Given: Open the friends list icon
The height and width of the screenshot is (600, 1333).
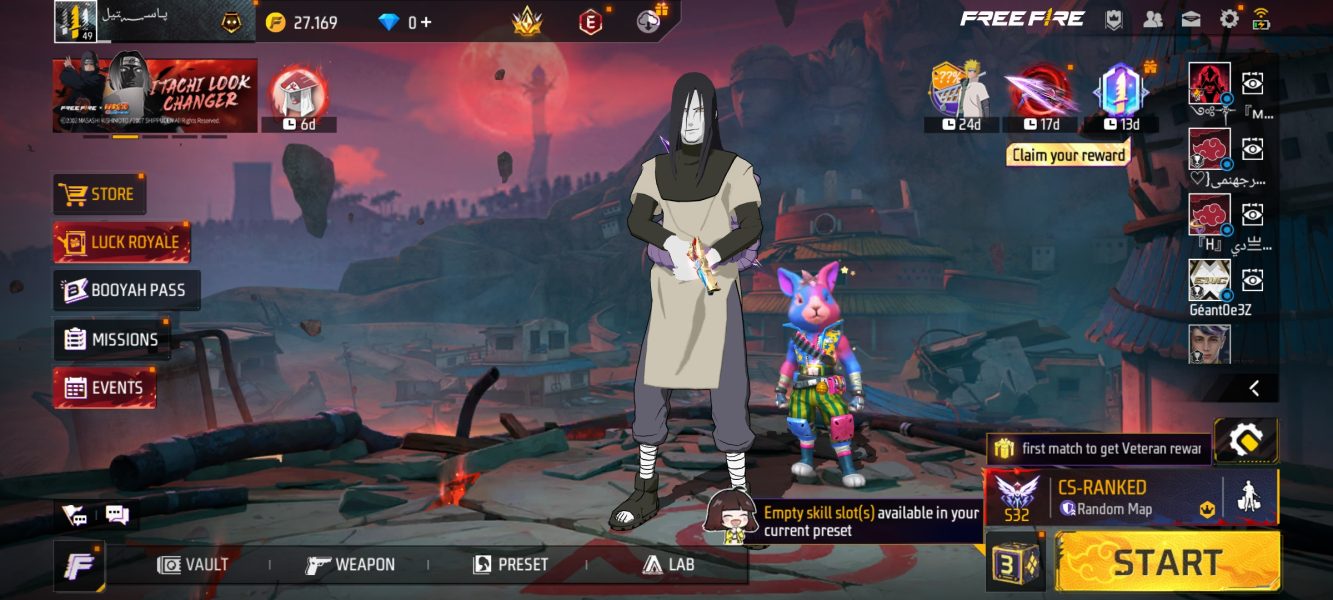Looking at the screenshot, I should [x=1153, y=18].
